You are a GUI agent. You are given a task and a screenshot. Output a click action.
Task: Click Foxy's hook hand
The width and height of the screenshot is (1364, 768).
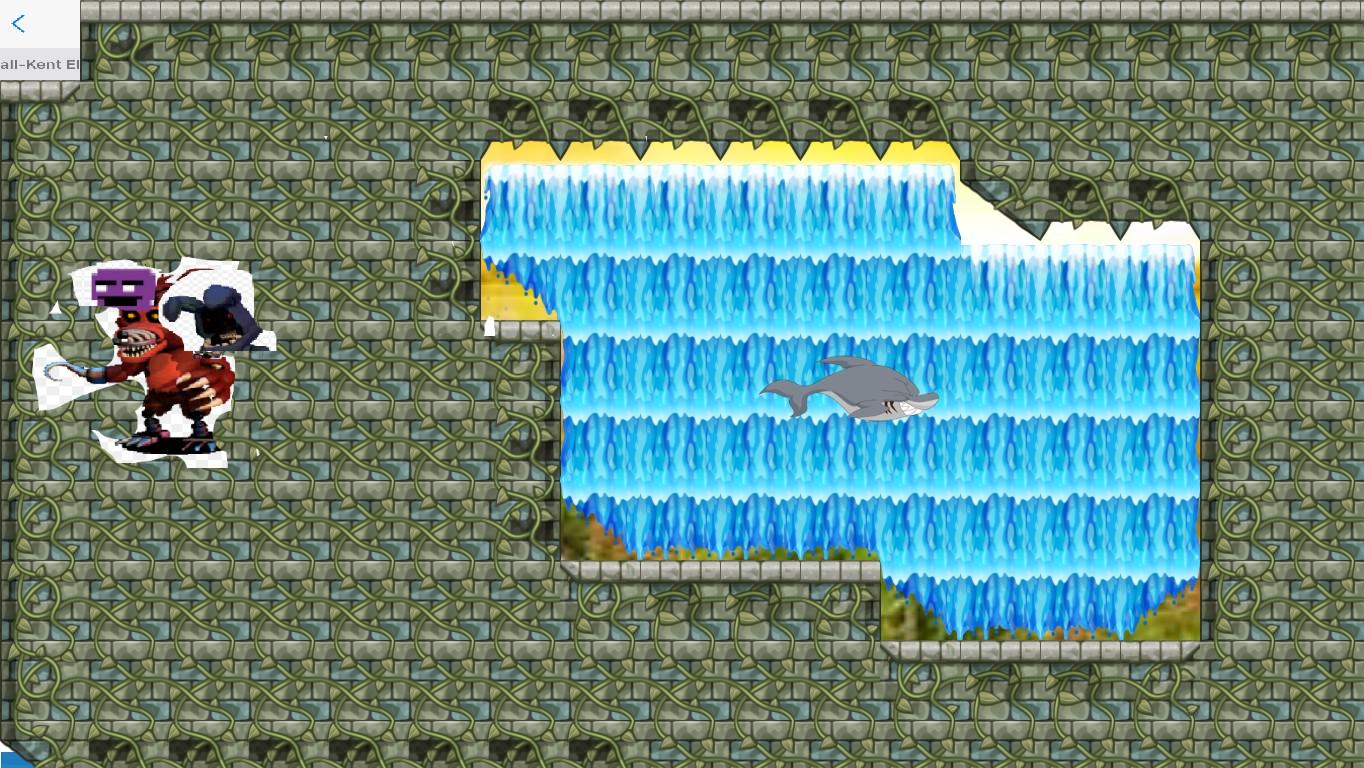pyautogui.click(x=48, y=372)
